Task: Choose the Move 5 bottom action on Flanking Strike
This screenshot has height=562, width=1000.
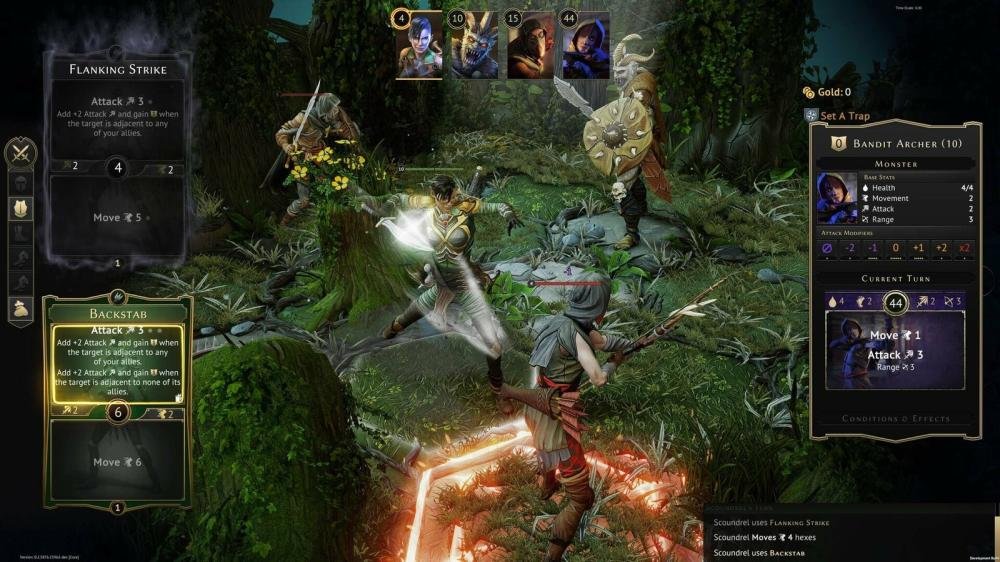Action: tap(118, 217)
